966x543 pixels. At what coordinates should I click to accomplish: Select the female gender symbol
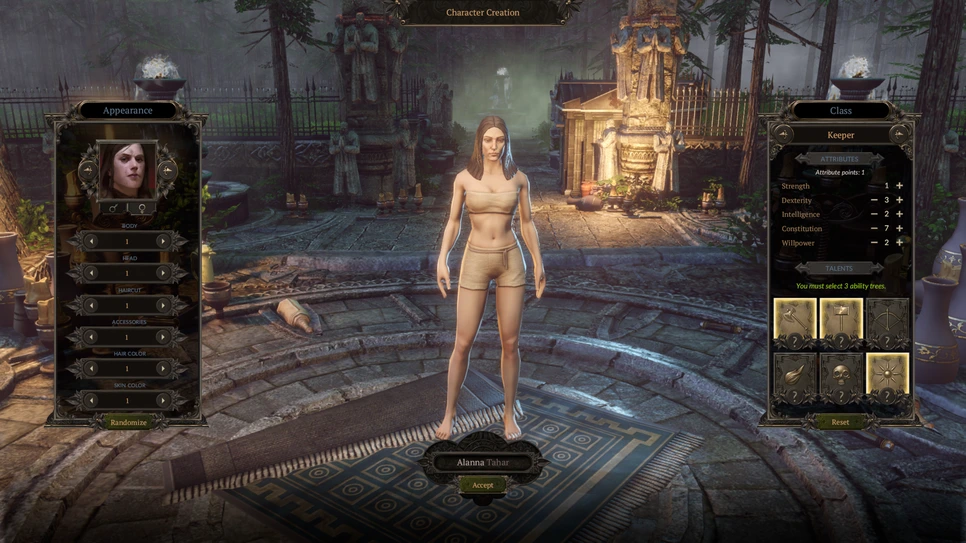point(142,208)
